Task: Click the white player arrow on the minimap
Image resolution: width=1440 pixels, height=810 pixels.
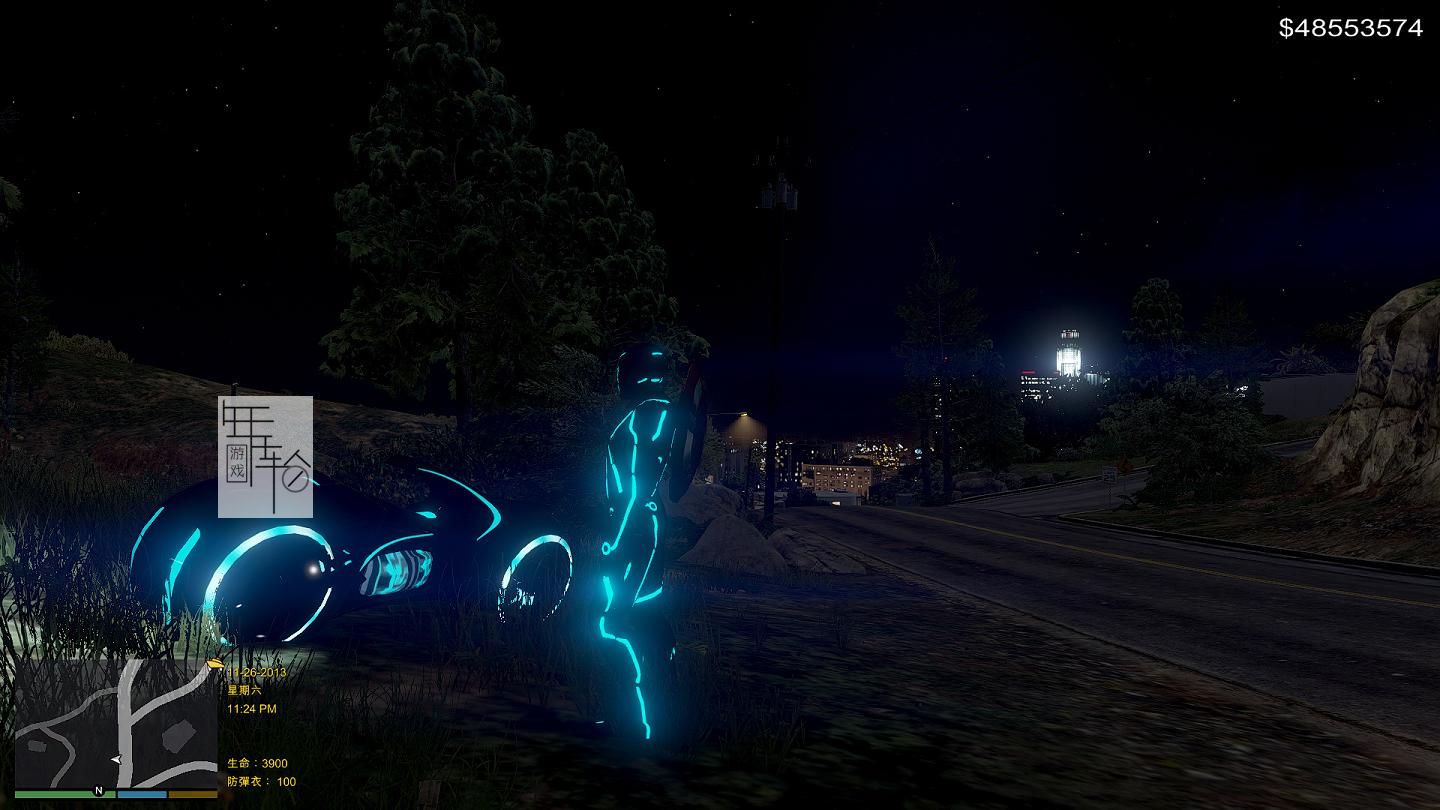Action: click(x=116, y=760)
